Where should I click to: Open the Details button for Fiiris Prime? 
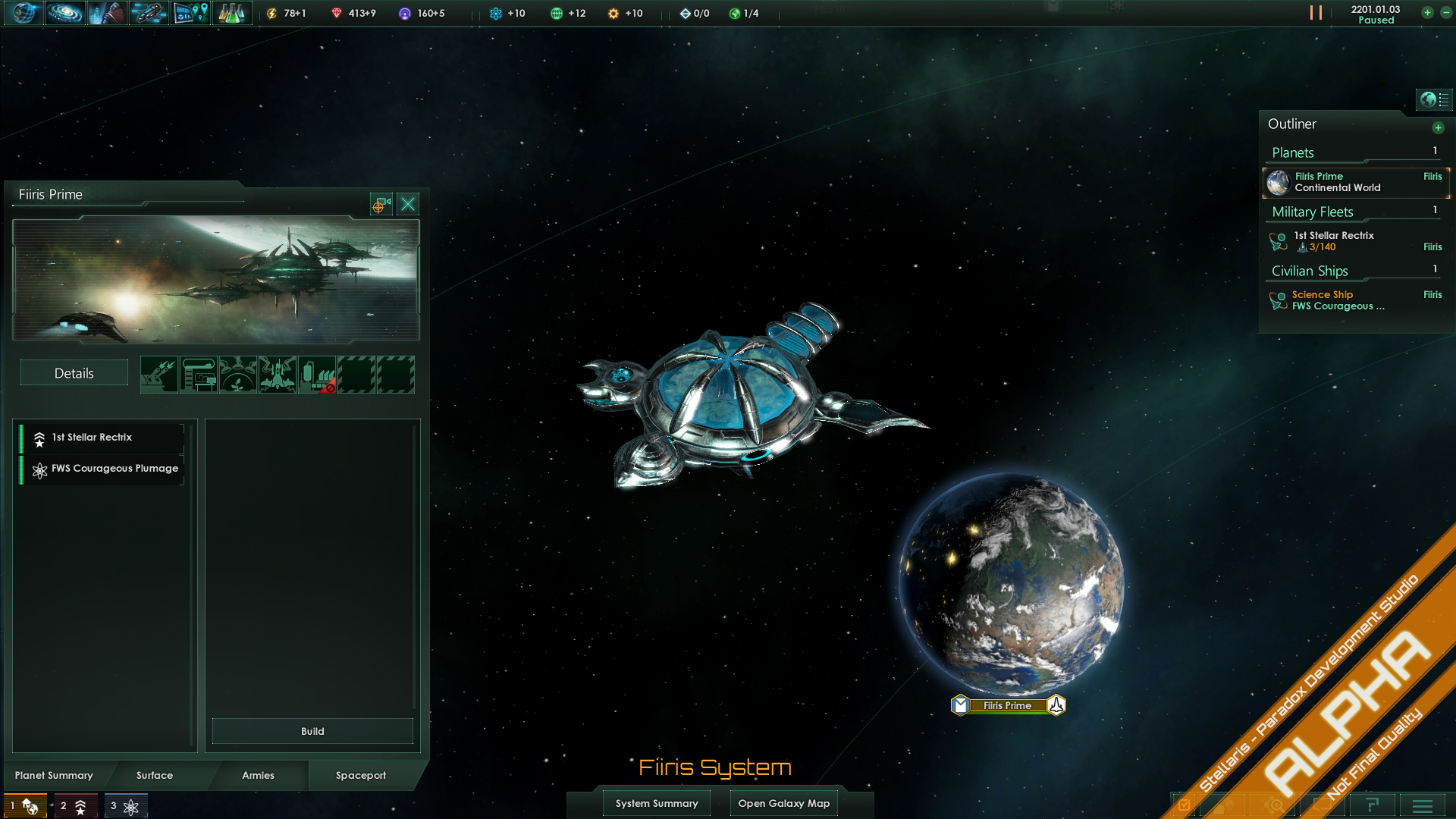[x=74, y=373]
